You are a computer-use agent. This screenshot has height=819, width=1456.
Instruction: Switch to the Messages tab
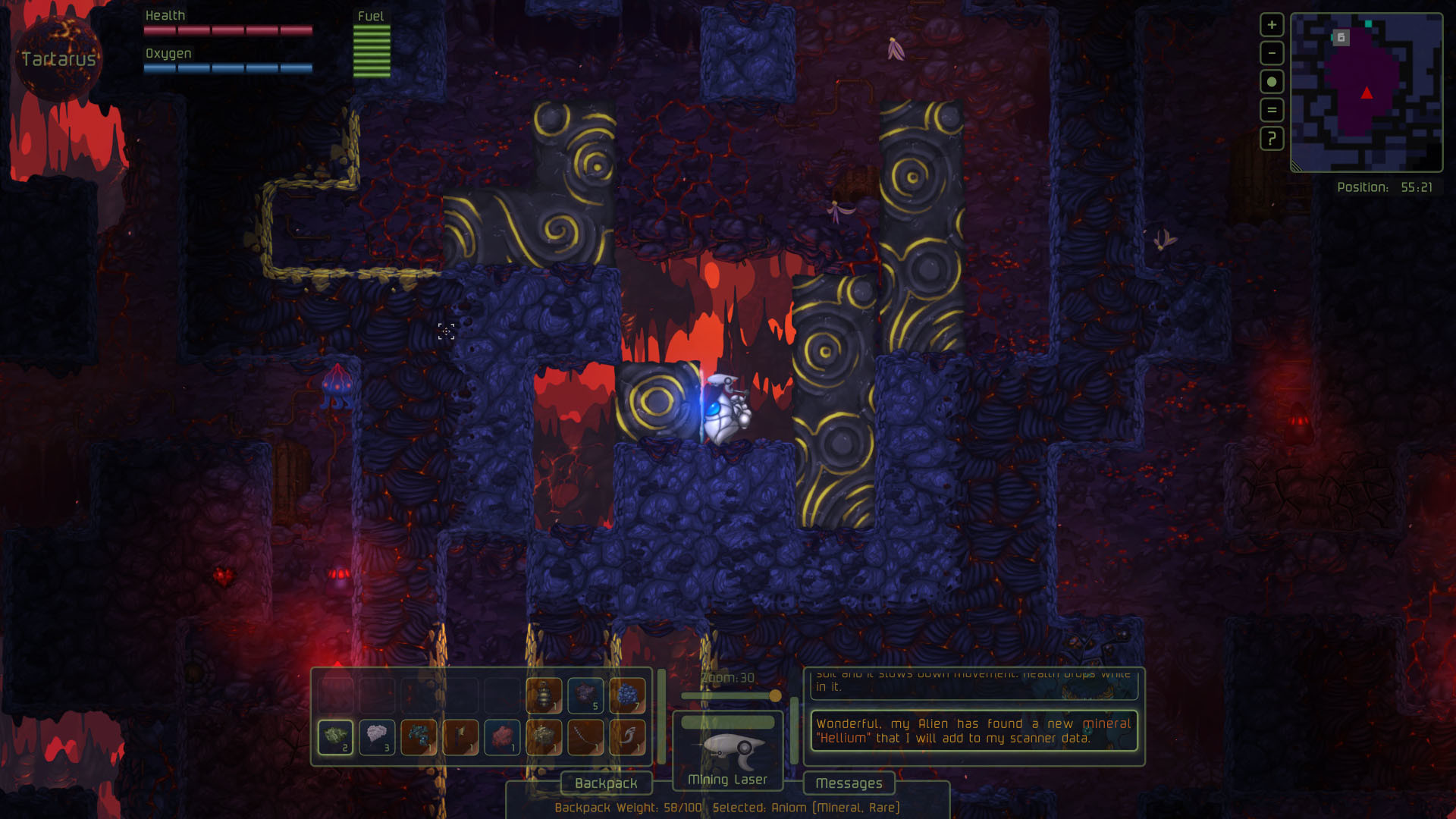pyautogui.click(x=849, y=783)
